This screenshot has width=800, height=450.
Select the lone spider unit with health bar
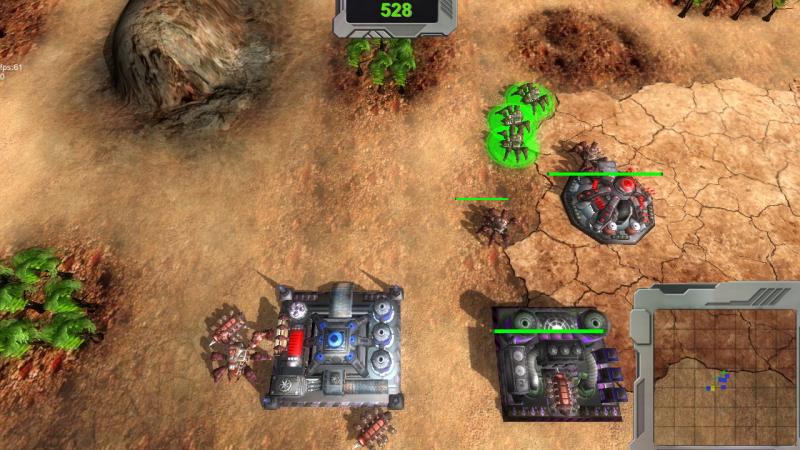(491, 221)
